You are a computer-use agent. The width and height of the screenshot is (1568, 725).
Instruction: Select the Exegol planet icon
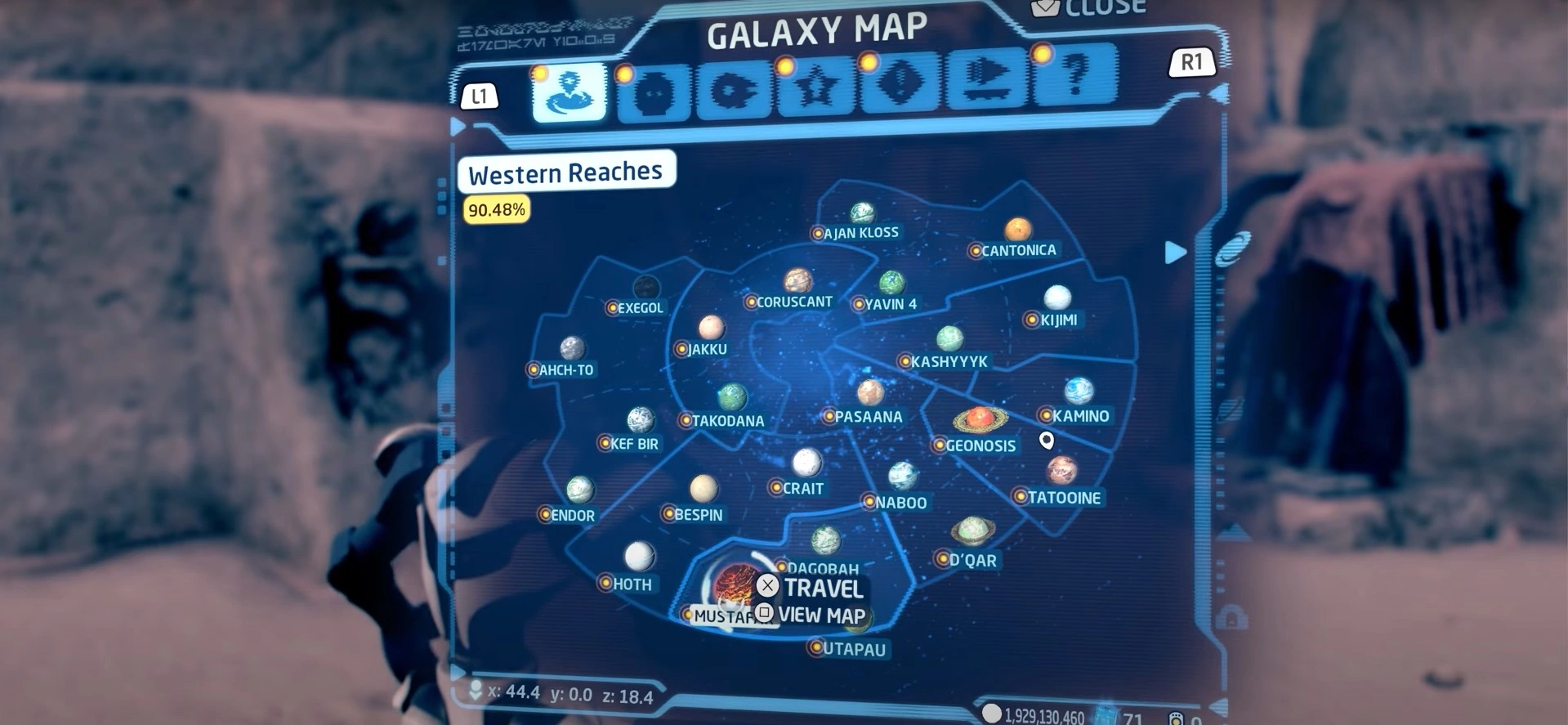point(648,285)
